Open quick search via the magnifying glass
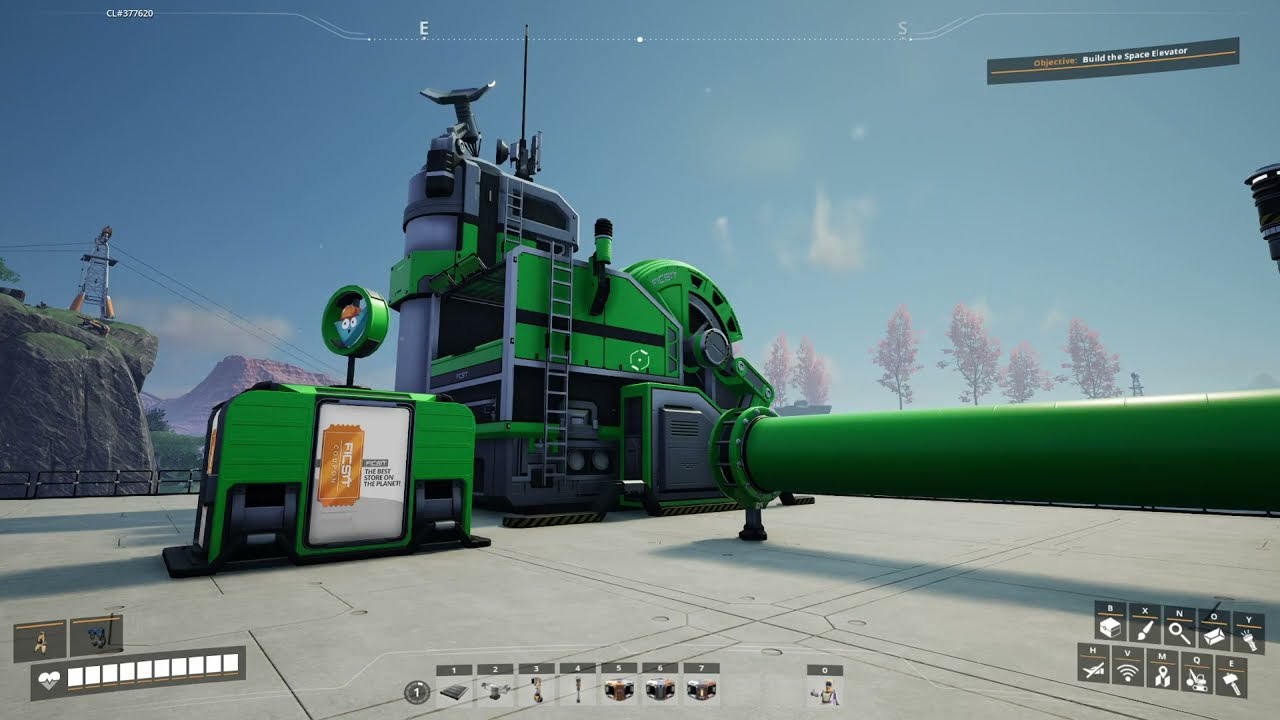The image size is (1280, 720). point(1180,632)
